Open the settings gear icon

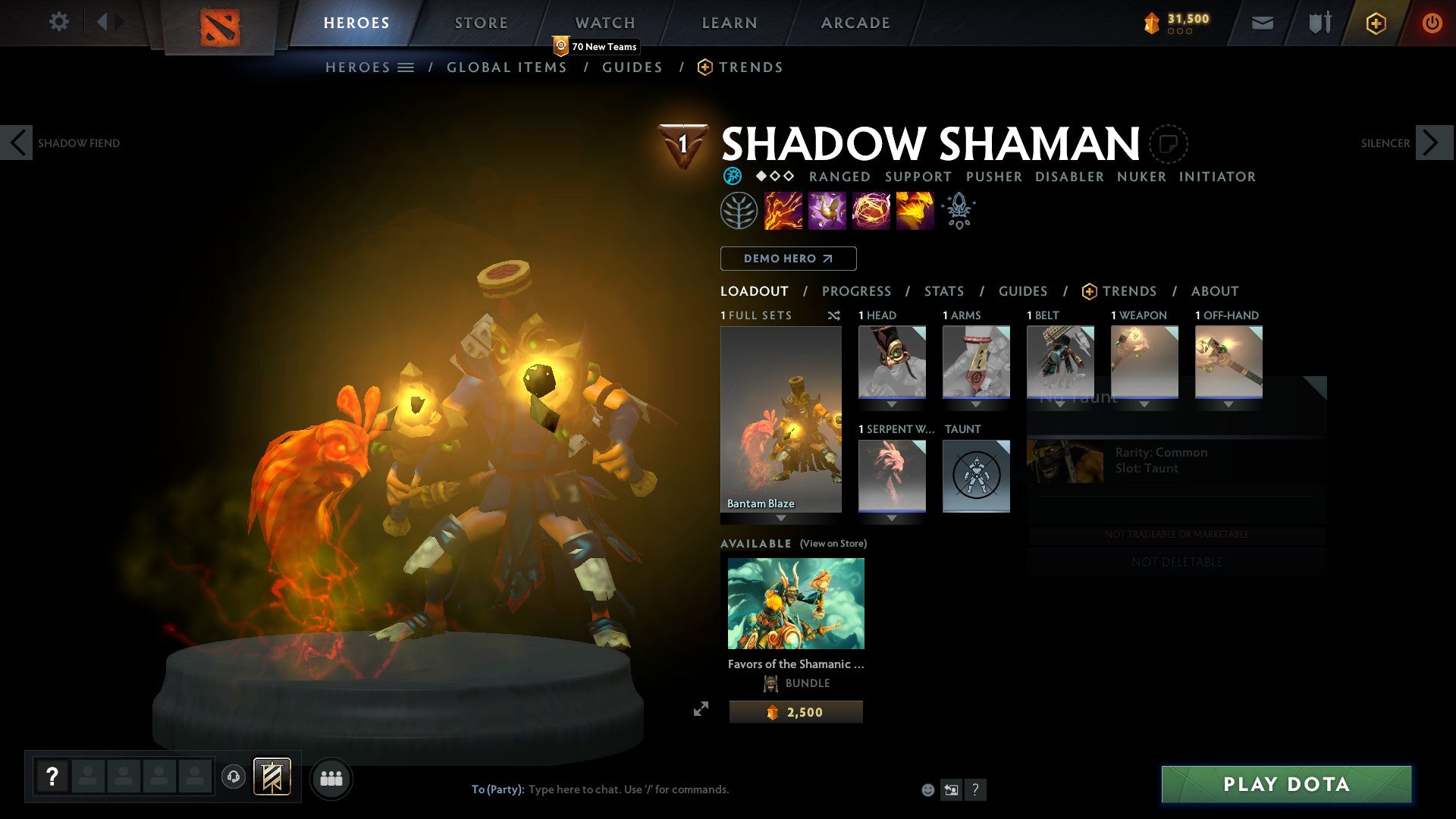point(58,21)
